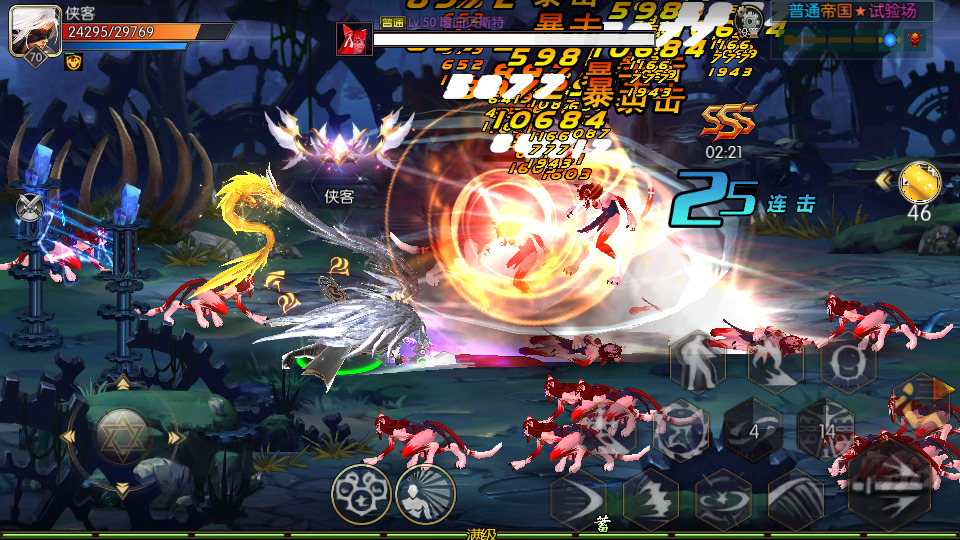Toggle the crossed swords icon
The height and width of the screenshot is (540, 960).
point(30,207)
